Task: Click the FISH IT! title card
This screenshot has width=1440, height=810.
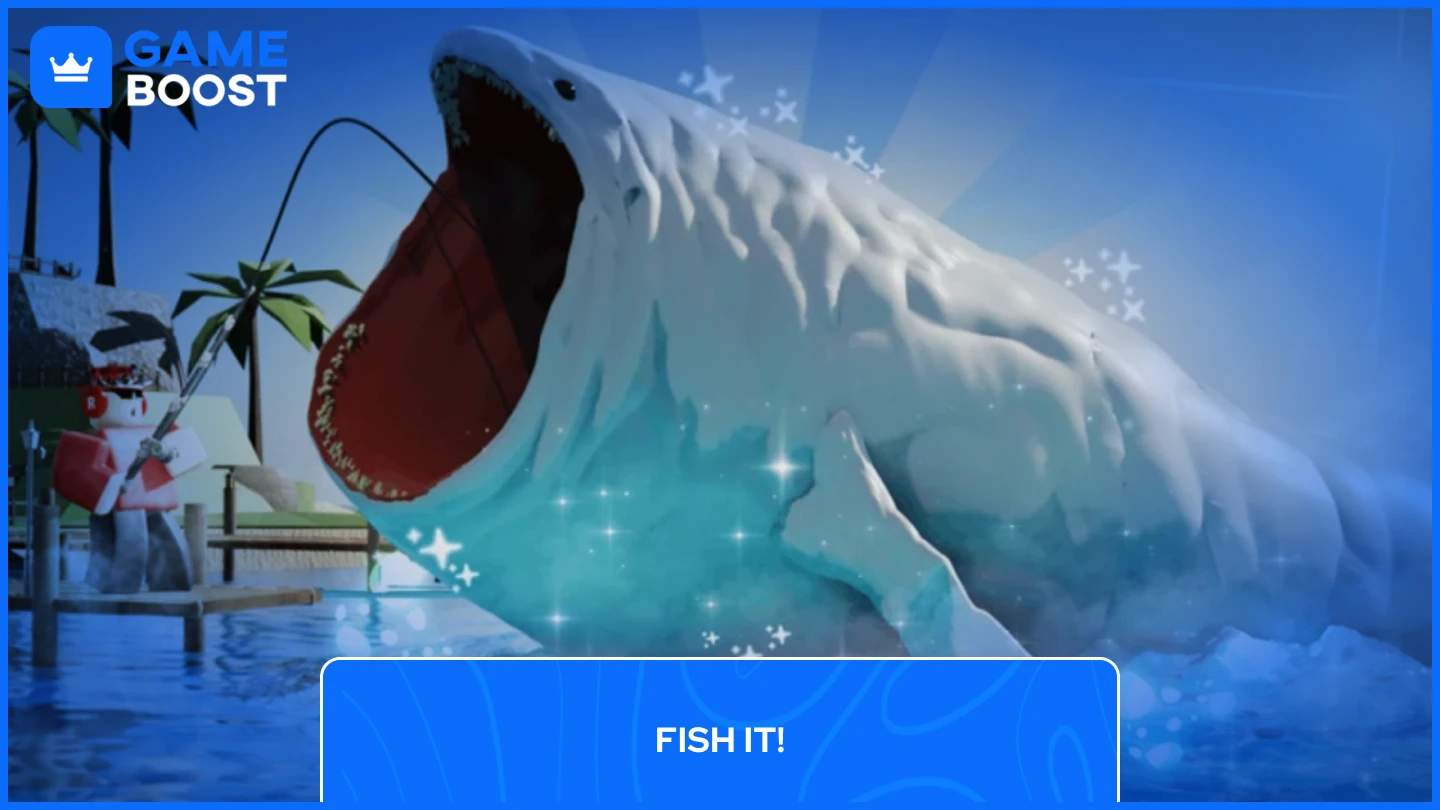Action: 719,741
